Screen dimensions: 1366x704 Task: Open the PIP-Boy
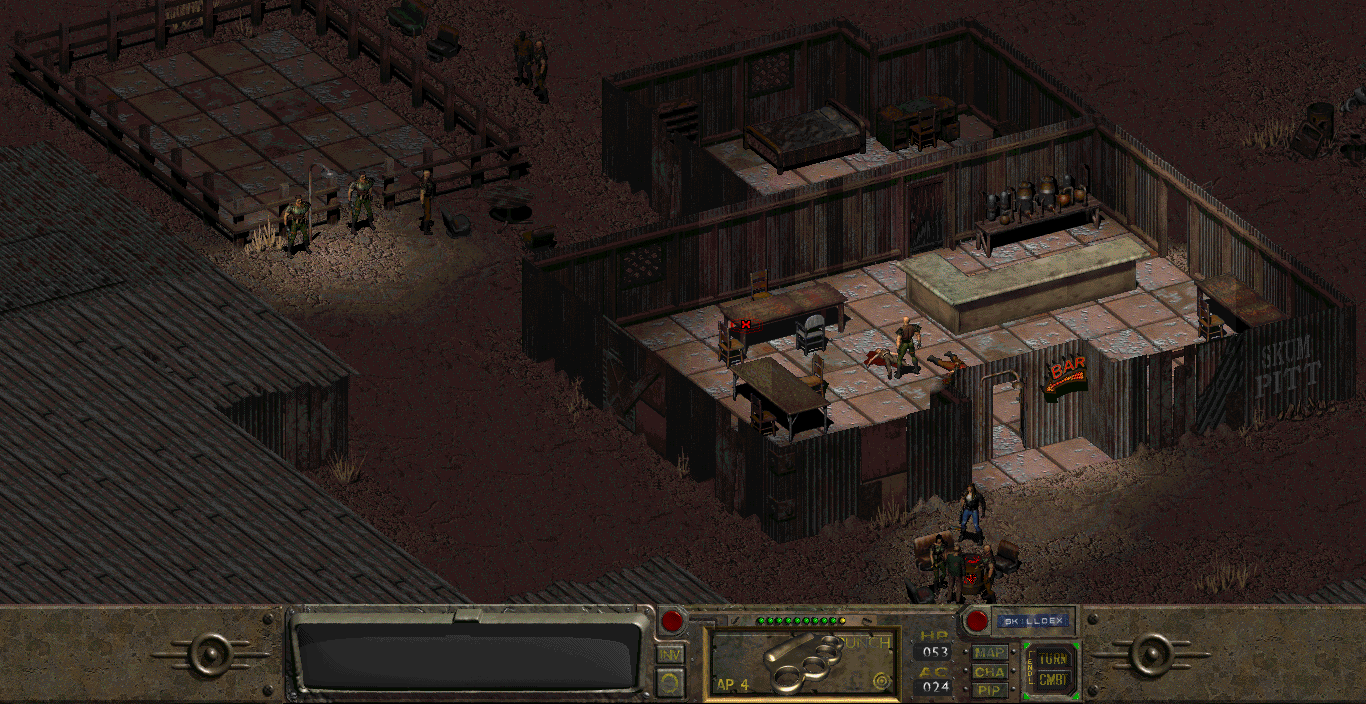pyautogui.click(x=990, y=690)
